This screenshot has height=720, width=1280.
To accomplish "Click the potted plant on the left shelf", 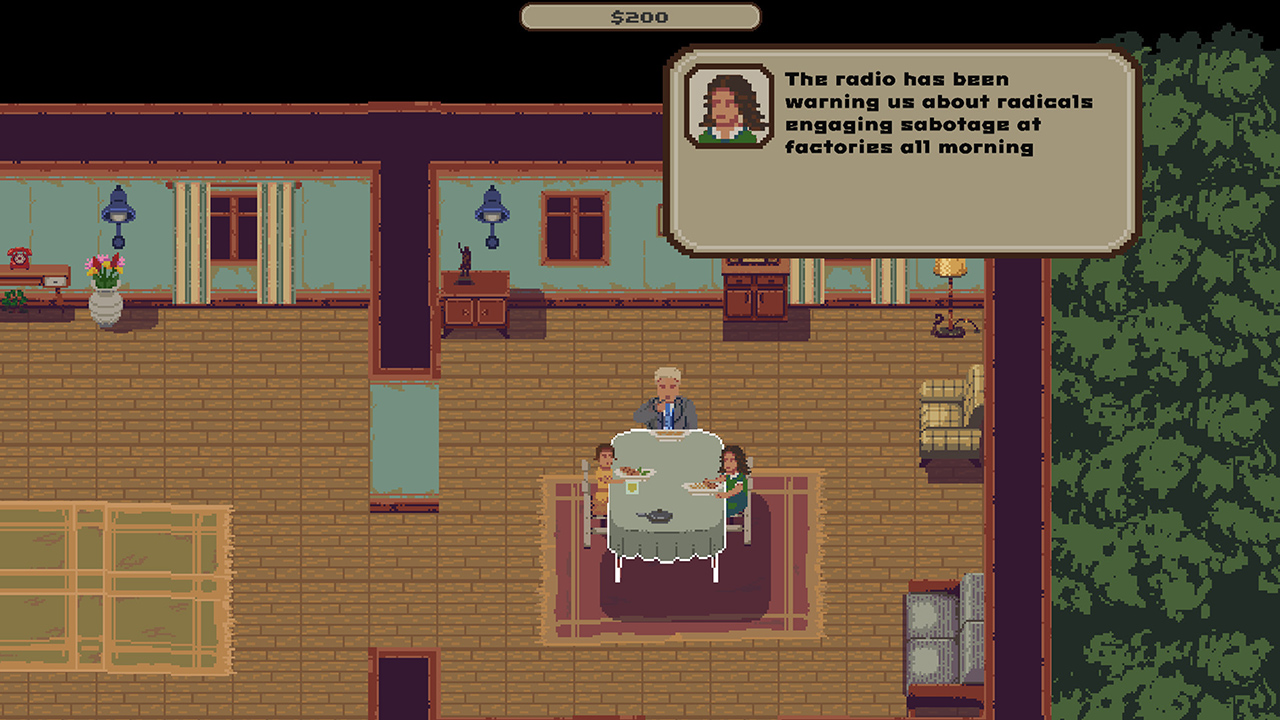I will (14, 297).
